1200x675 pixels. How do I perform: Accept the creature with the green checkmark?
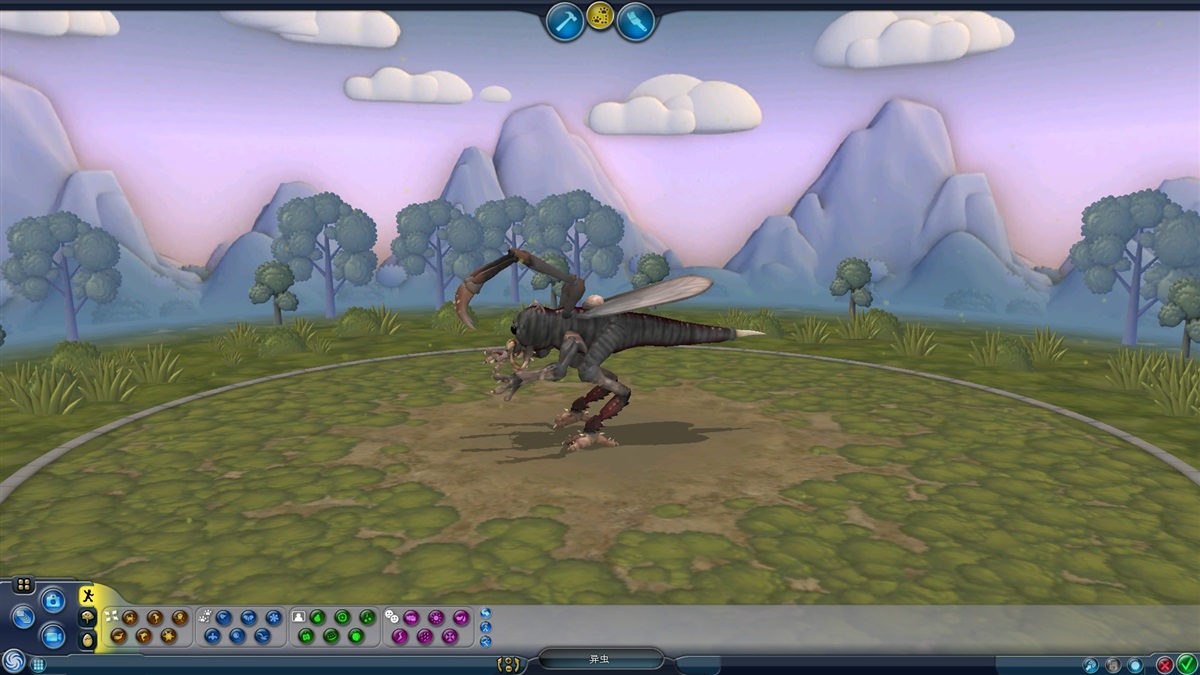click(x=1187, y=663)
